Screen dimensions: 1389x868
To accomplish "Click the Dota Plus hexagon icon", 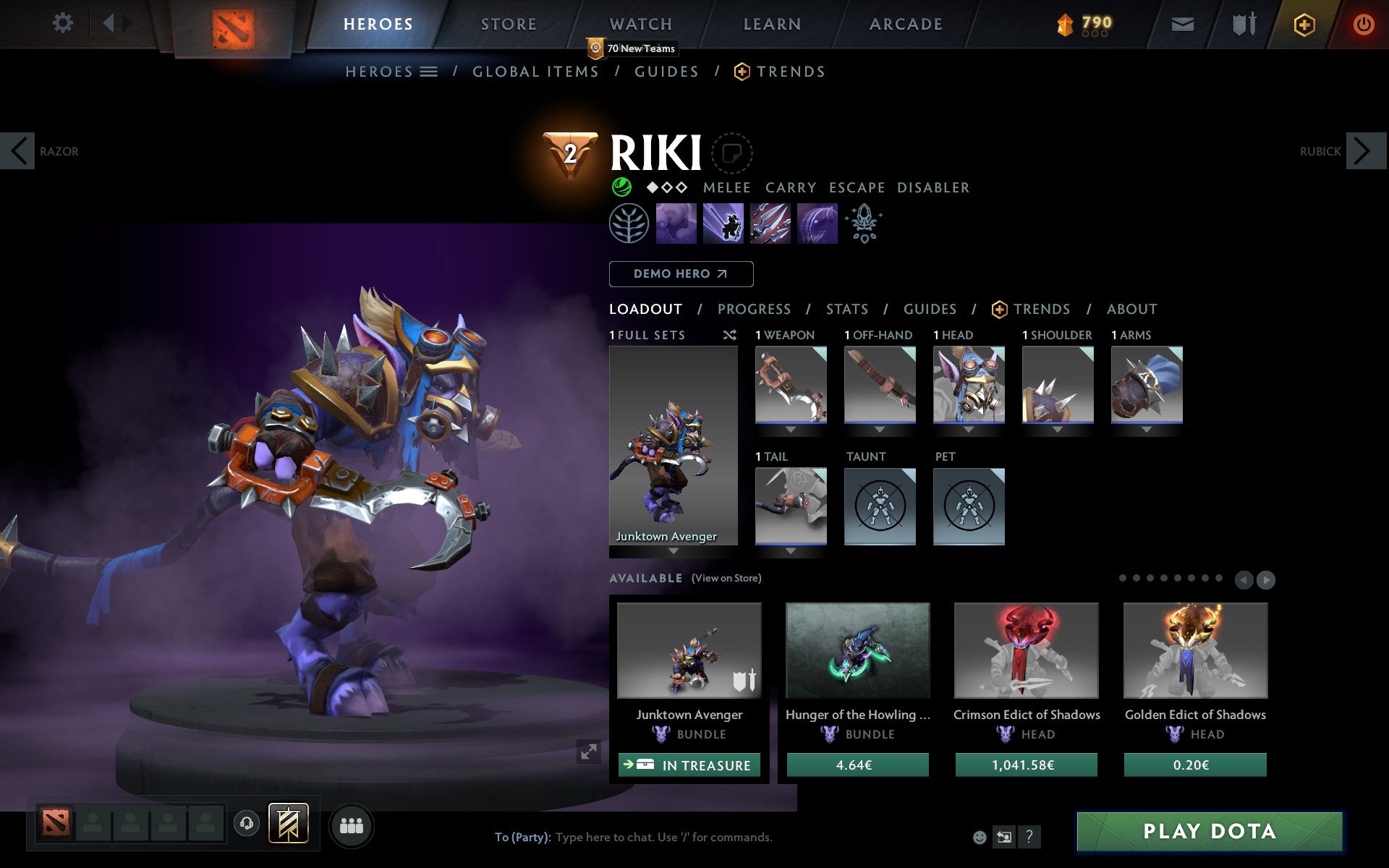I will click(x=1304, y=23).
